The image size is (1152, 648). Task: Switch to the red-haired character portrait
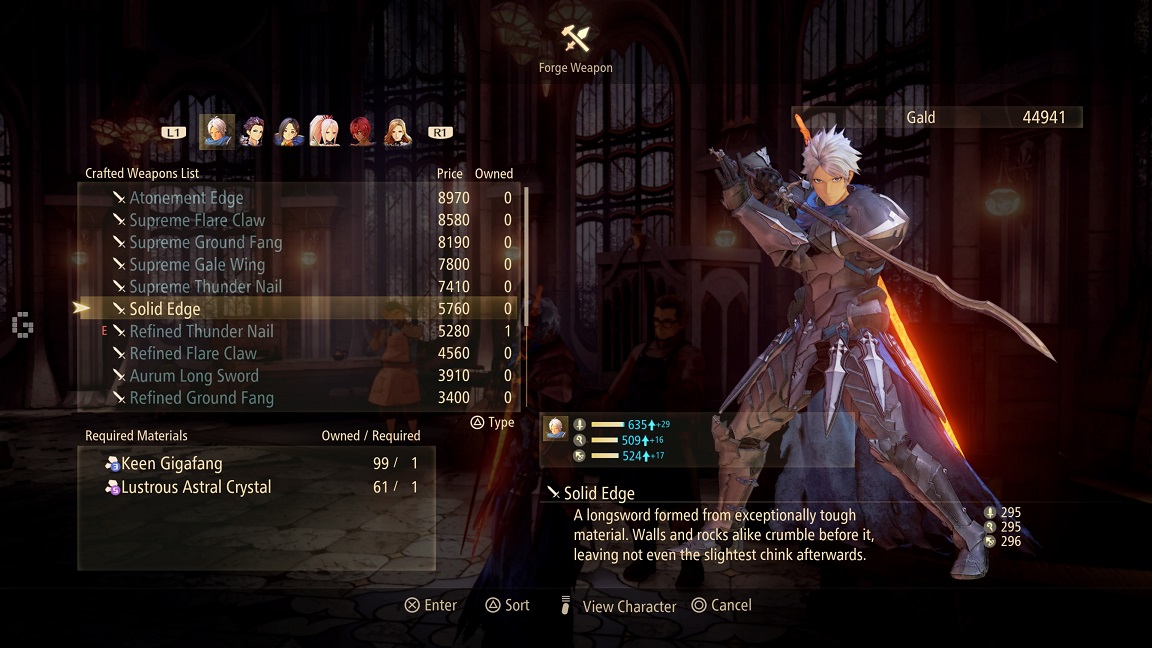(361, 131)
